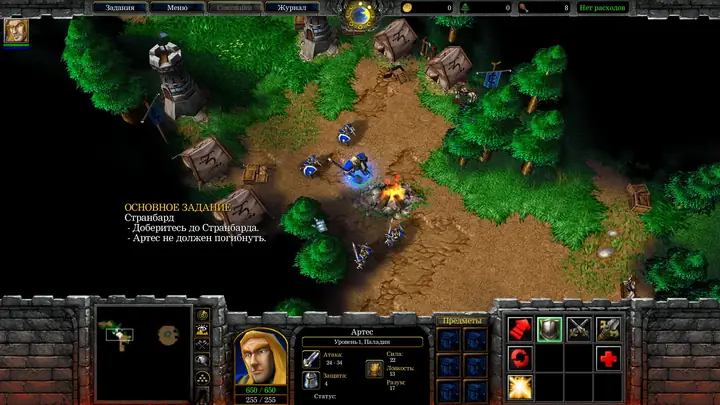
Task: Select Arthas hero icon in top-left corner
Action: (16, 31)
